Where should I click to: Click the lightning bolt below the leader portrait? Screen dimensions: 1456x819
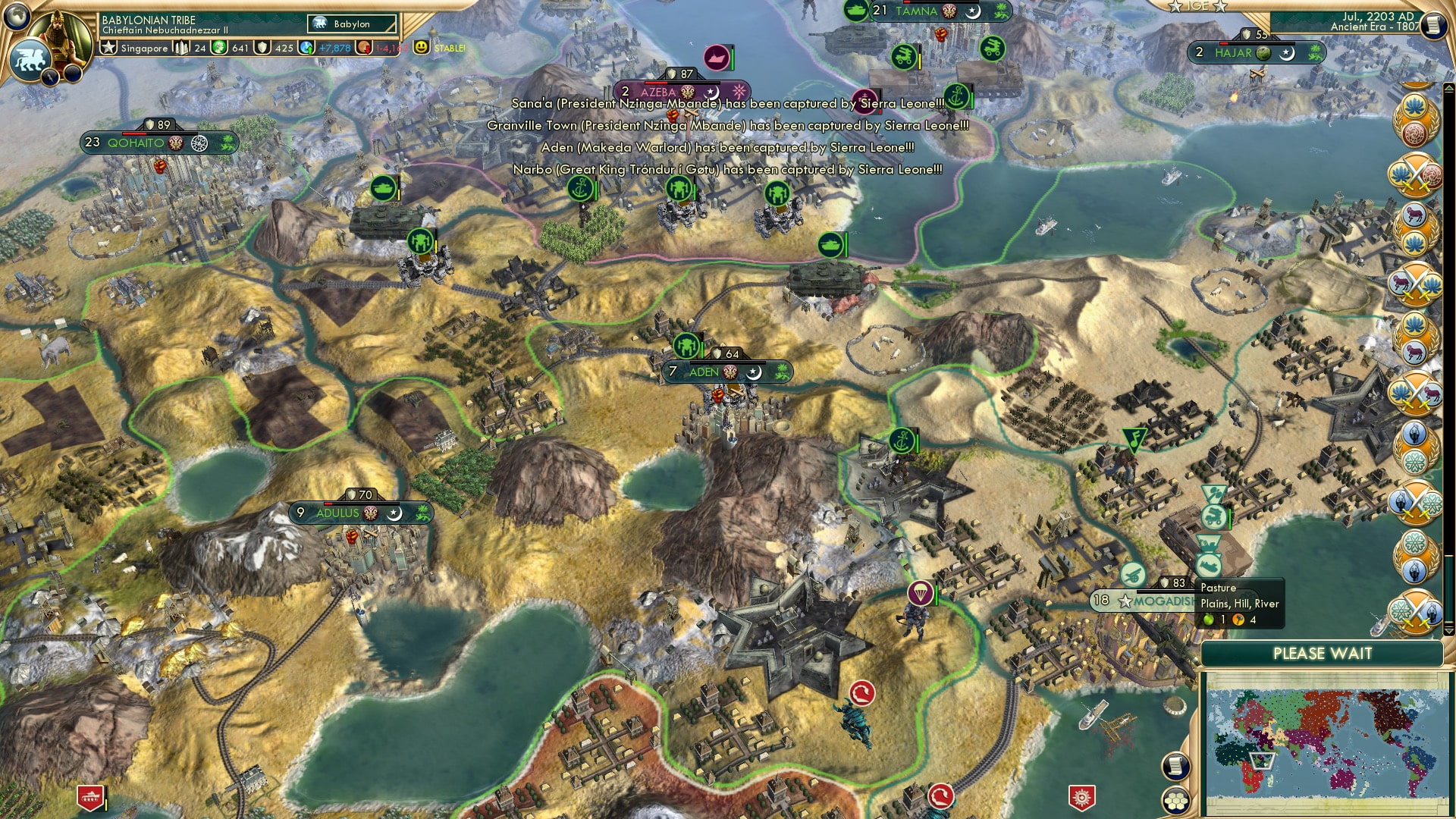click(x=50, y=78)
